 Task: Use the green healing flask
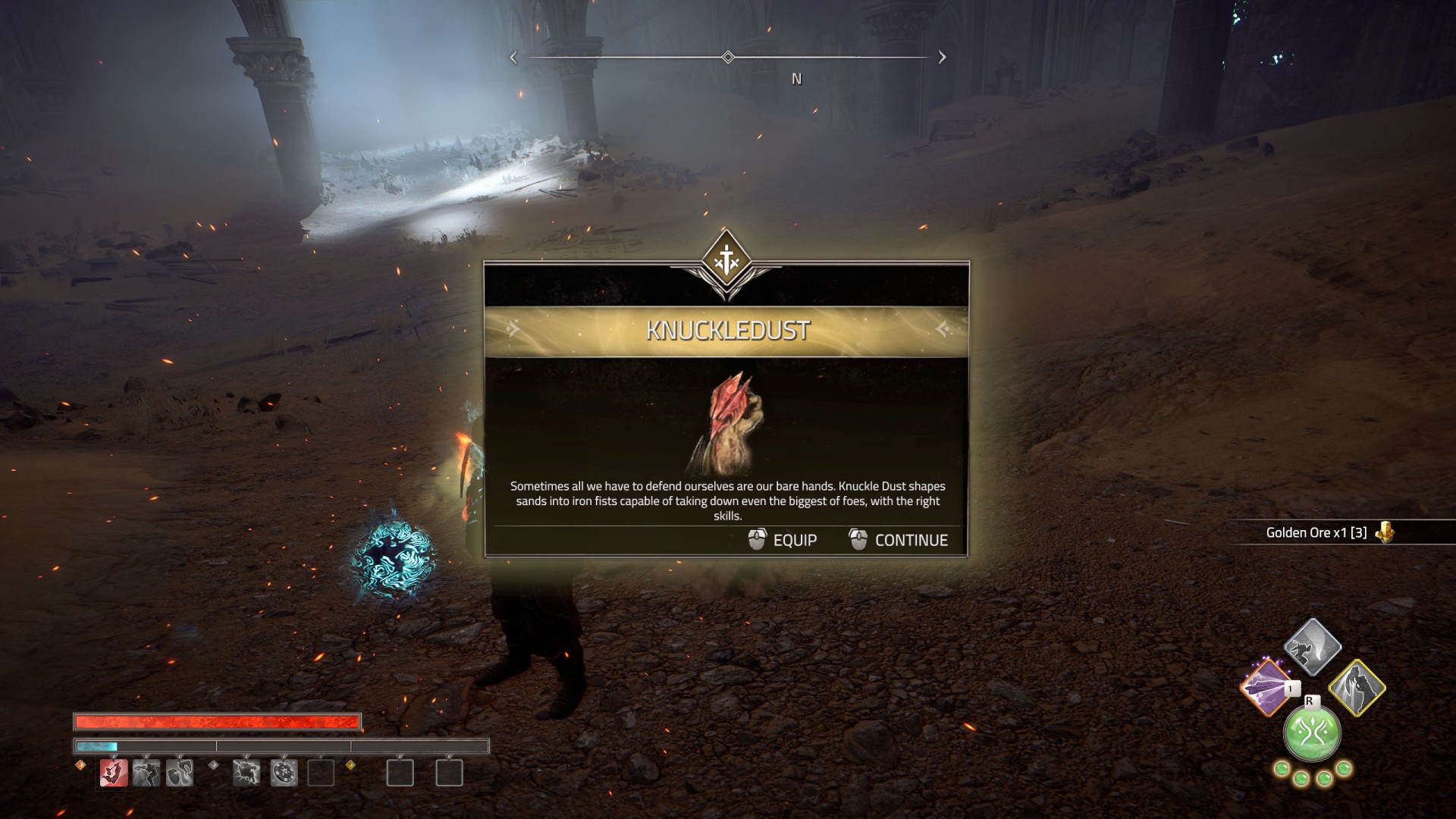coord(1312,733)
